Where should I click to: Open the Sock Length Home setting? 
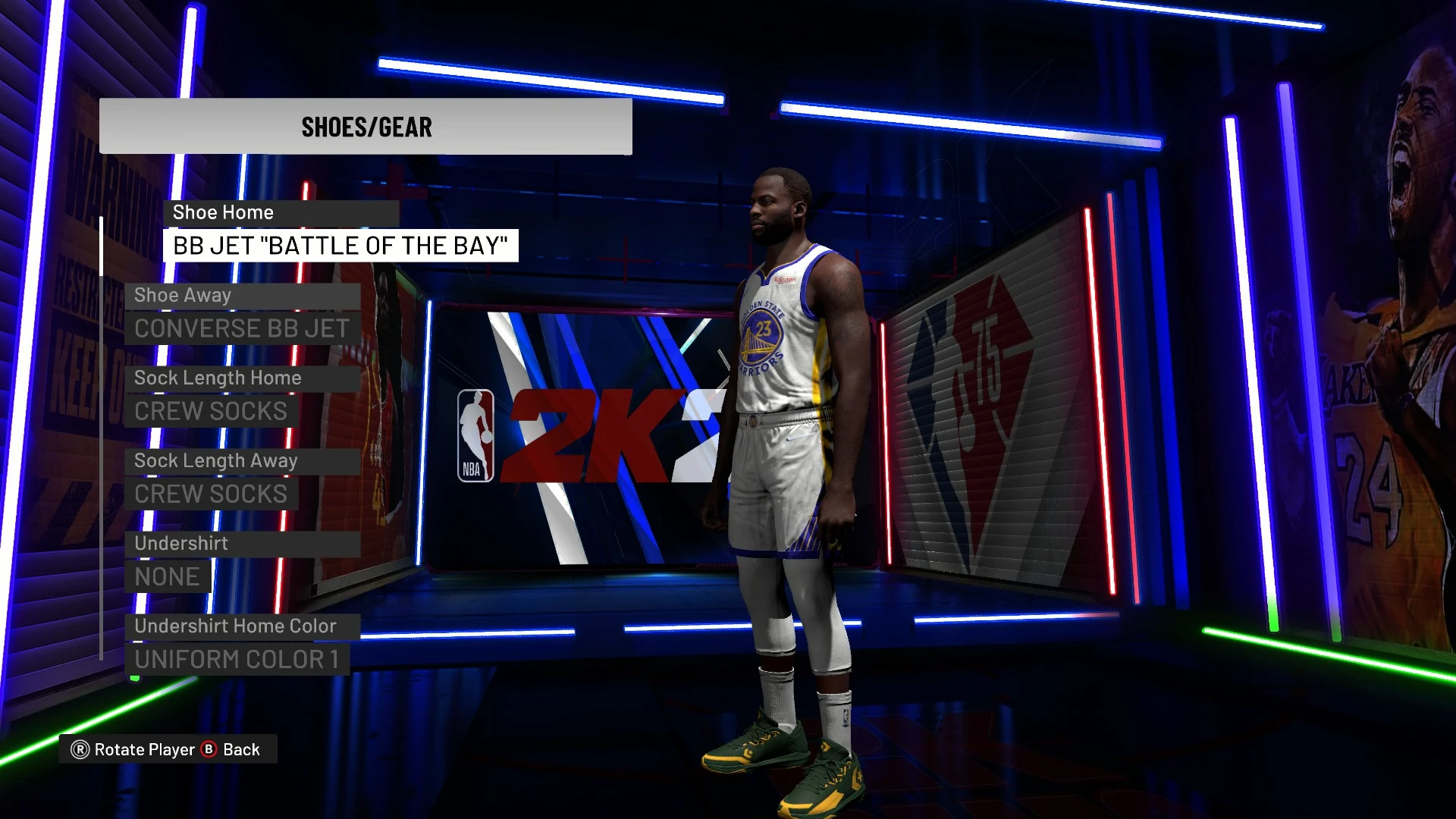[211, 411]
